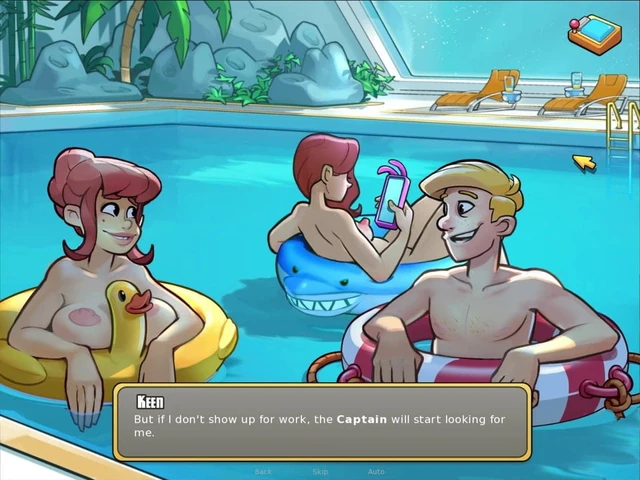Image resolution: width=640 pixels, height=480 pixels.
Task: Enable Auto dialogue advance
Action: (x=376, y=471)
